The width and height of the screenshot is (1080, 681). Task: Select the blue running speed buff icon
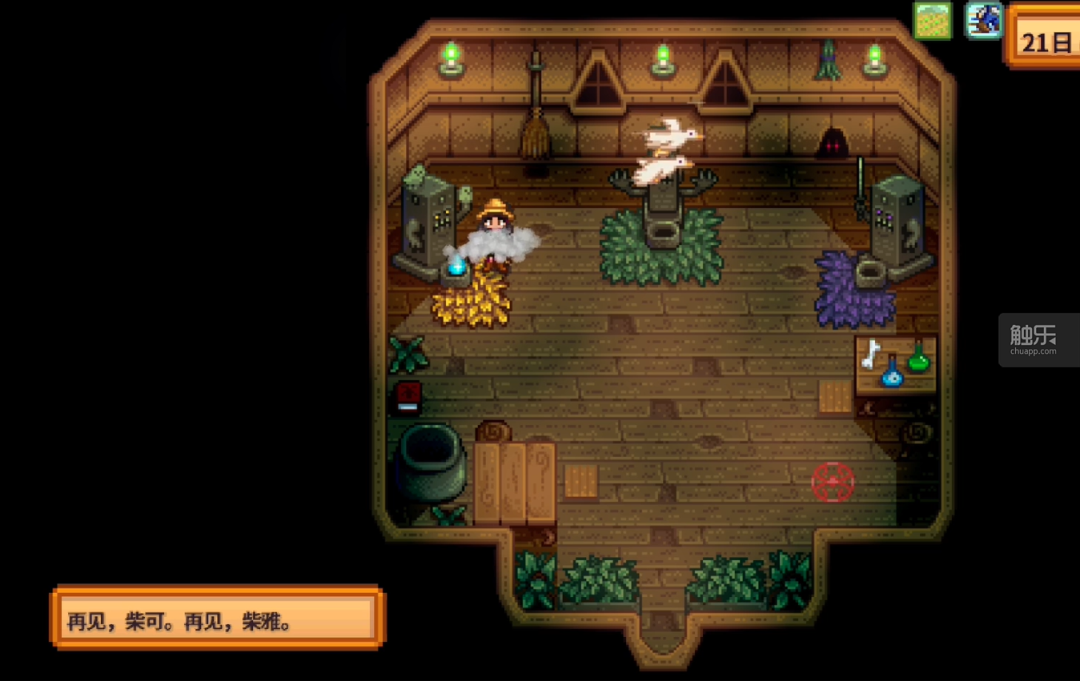(983, 21)
